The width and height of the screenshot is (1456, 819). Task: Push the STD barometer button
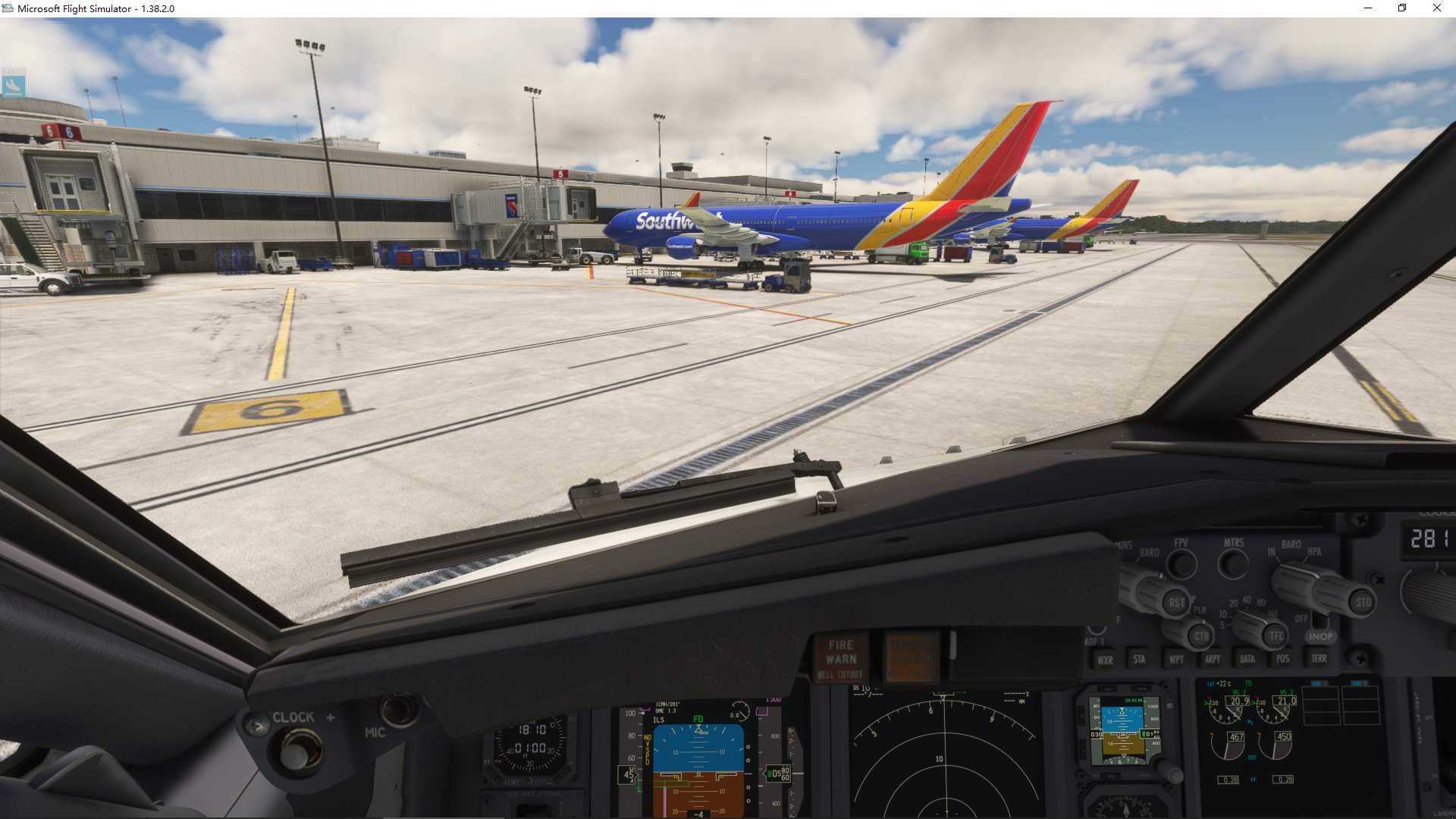(1362, 603)
